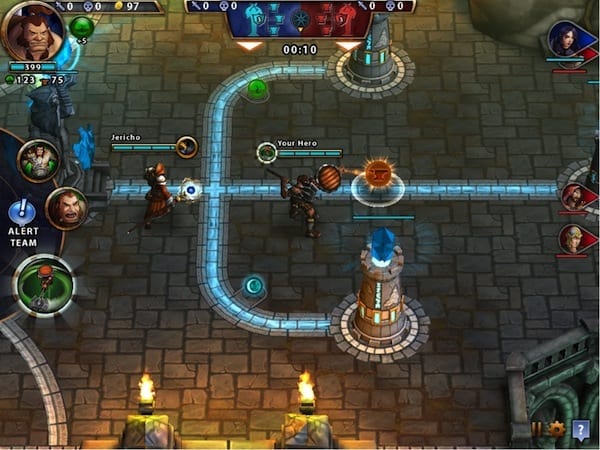The image size is (600, 450).
Task: Pause the match with the pause button
Action: tap(537, 429)
